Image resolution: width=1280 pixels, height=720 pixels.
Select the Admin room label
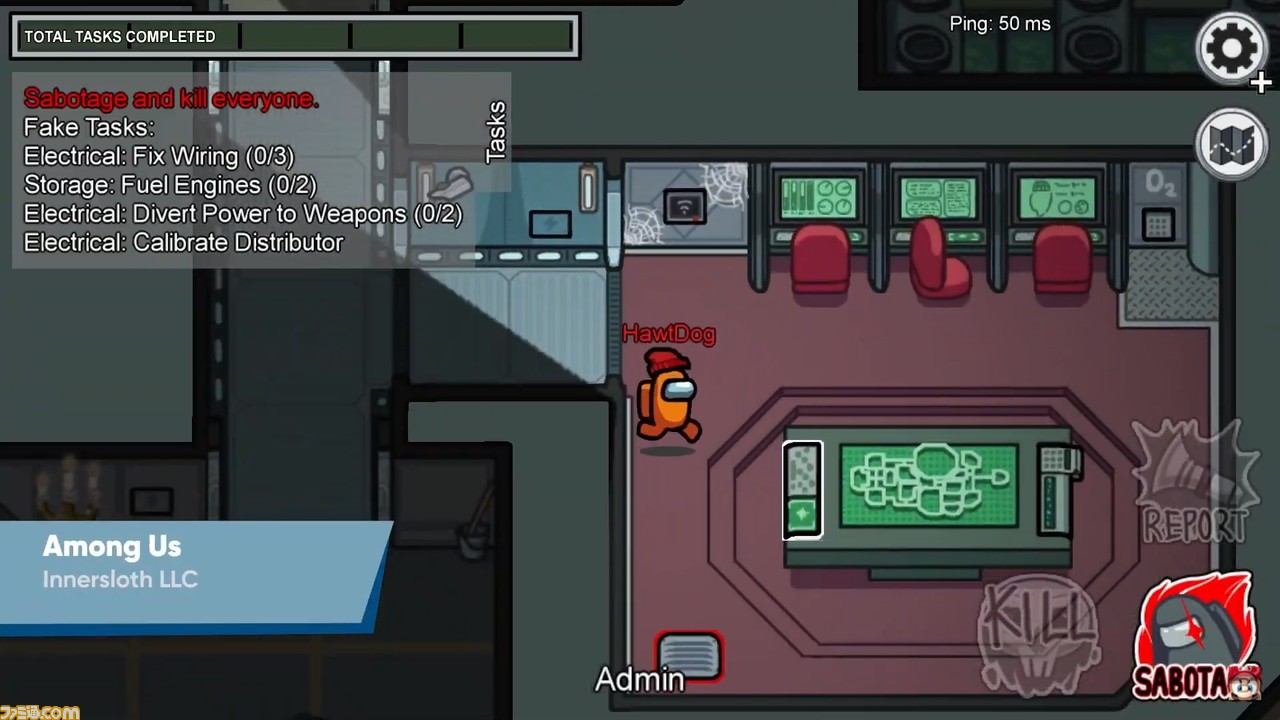[639, 680]
